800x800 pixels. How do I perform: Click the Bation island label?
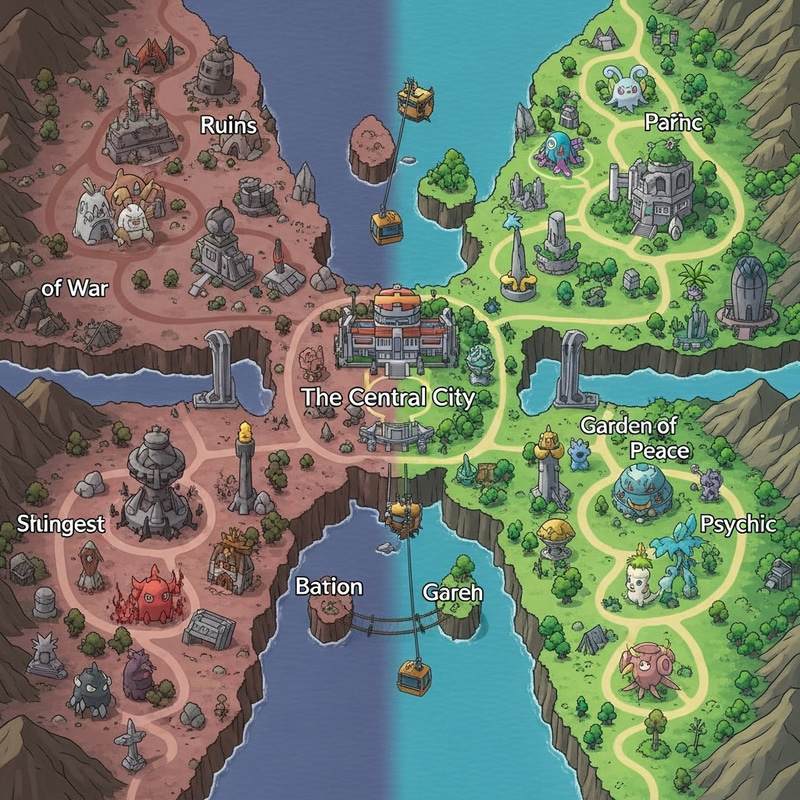point(329,587)
